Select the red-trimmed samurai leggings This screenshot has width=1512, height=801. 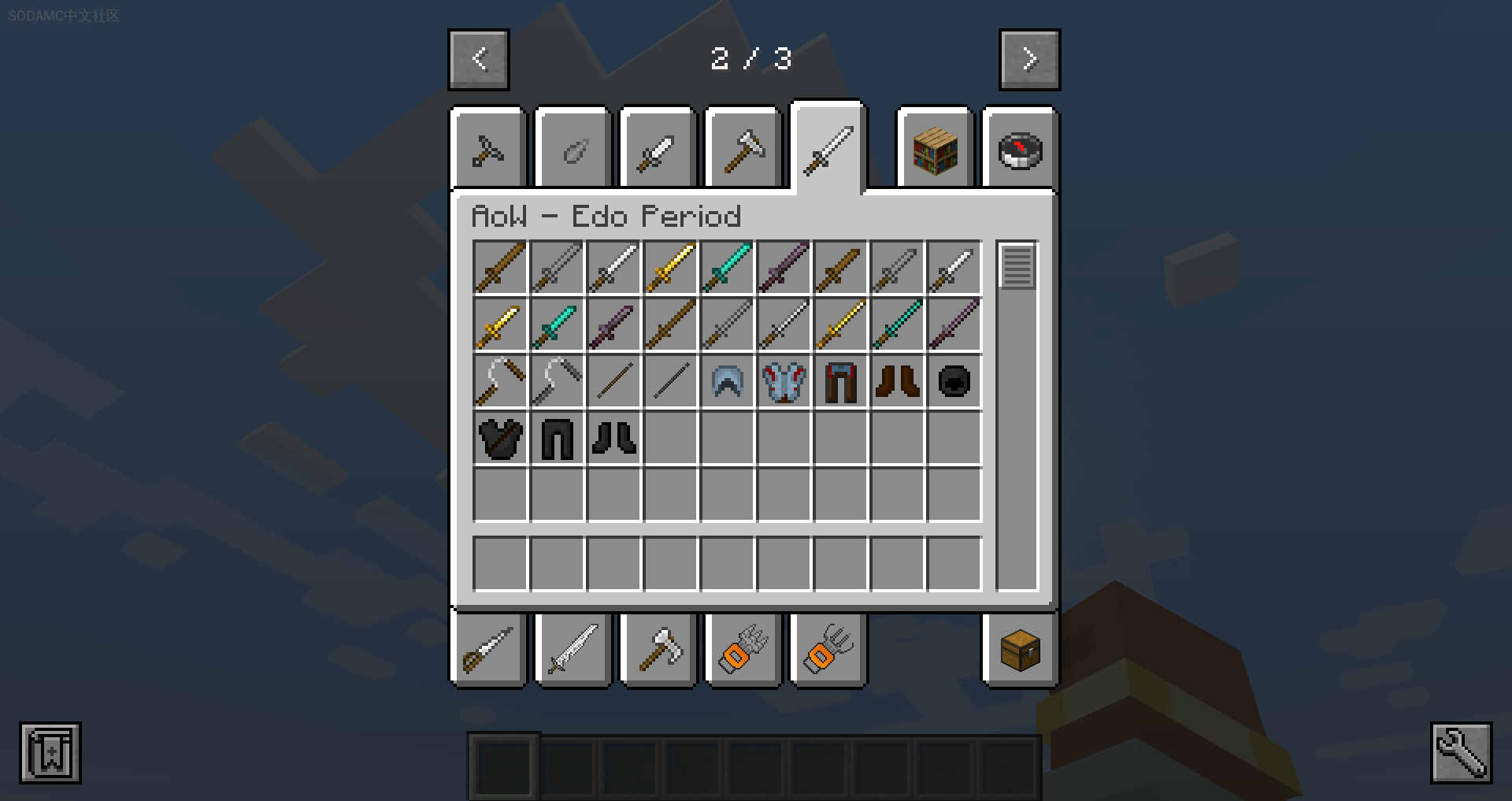tap(840, 382)
